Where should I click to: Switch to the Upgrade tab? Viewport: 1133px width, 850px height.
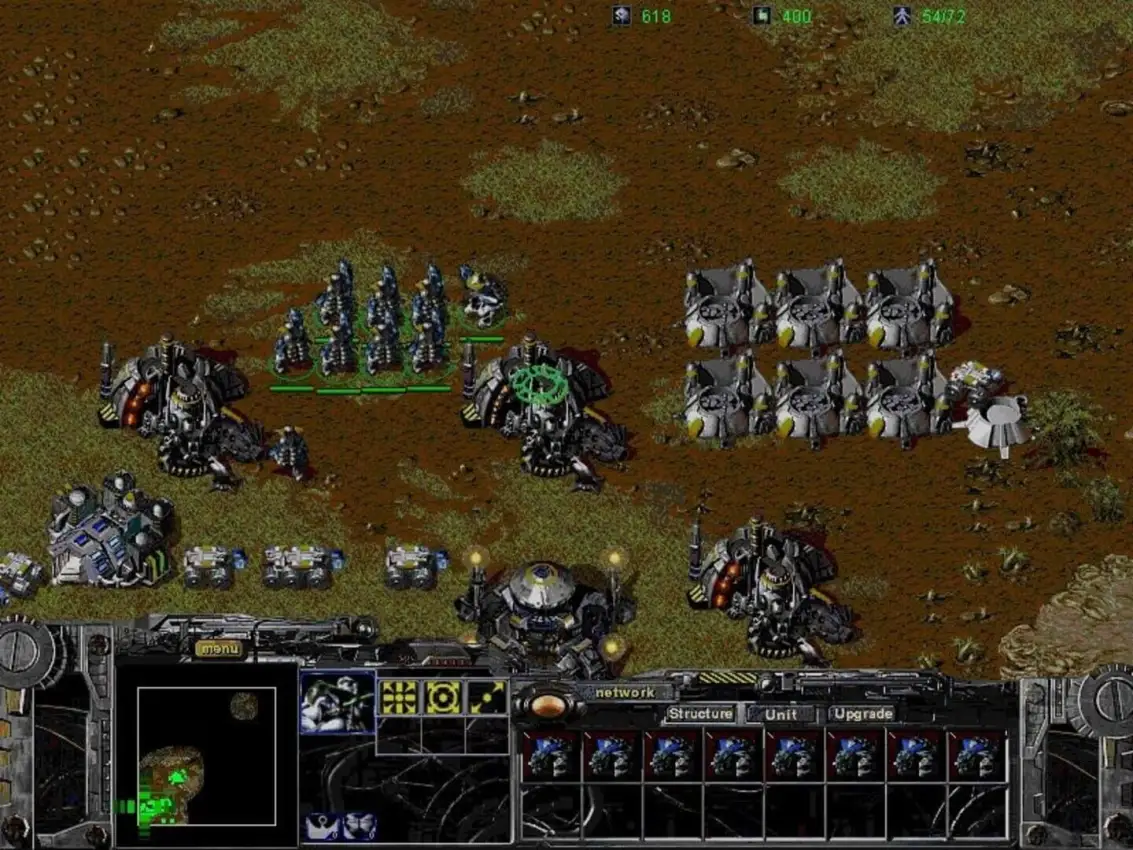pos(862,714)
